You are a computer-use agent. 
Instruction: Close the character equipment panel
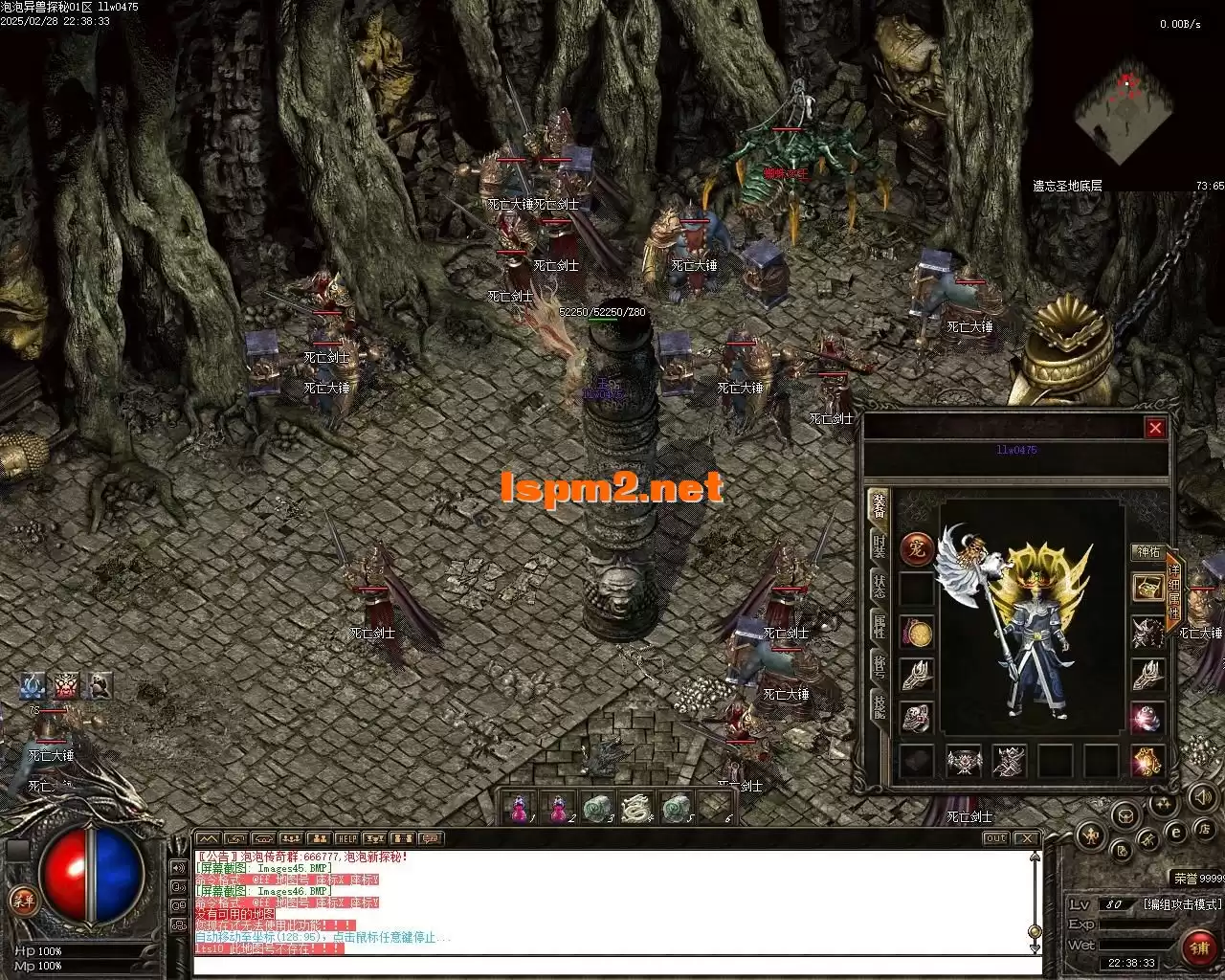tap(1155, 428)
